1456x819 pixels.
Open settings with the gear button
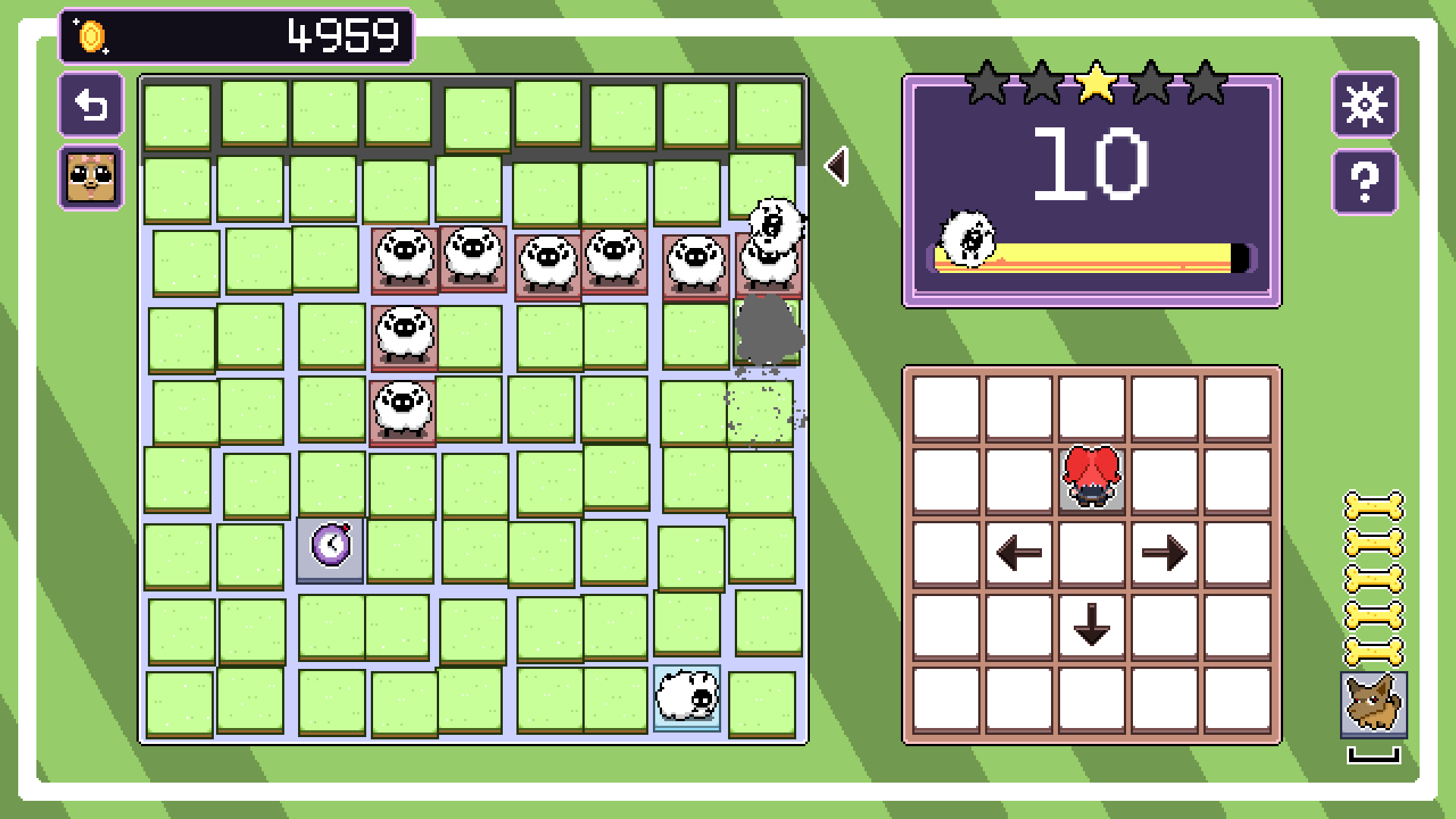(x=1364, y=105)
